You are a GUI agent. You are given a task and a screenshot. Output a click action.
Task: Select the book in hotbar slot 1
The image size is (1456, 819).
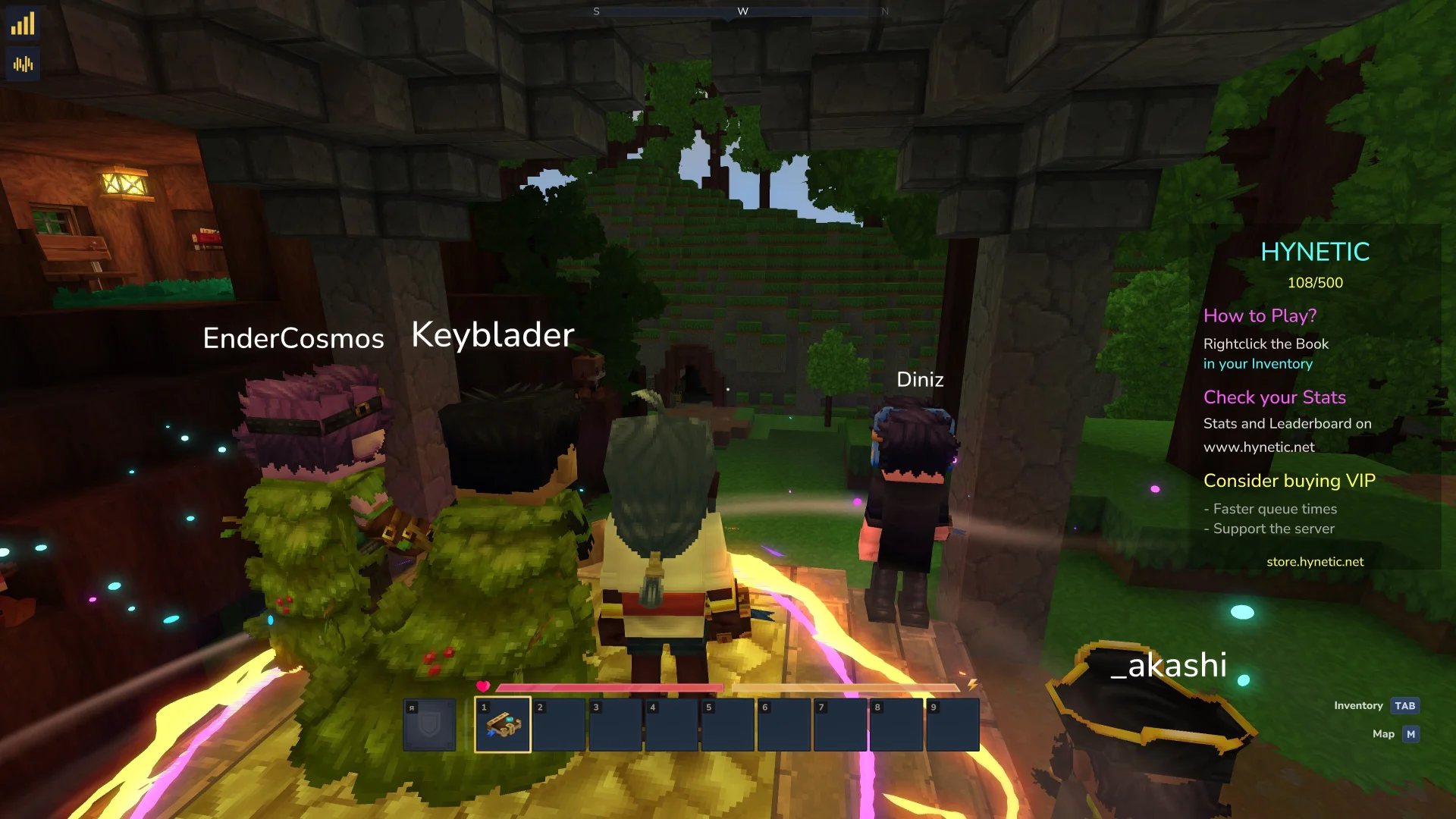(502, 726)
